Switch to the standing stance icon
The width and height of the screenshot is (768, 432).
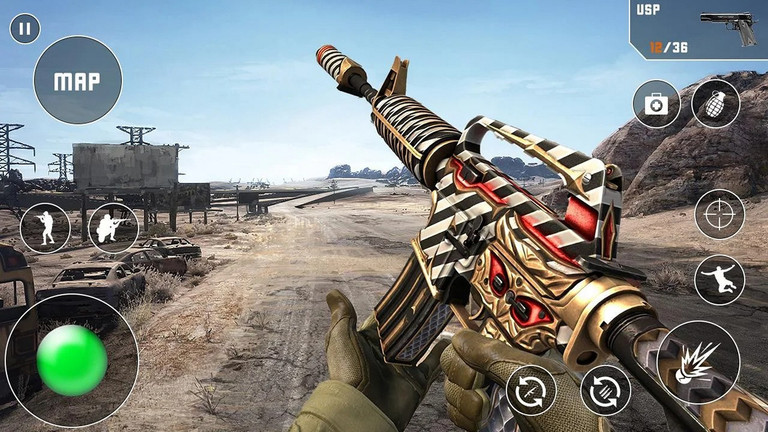(45, 228)
